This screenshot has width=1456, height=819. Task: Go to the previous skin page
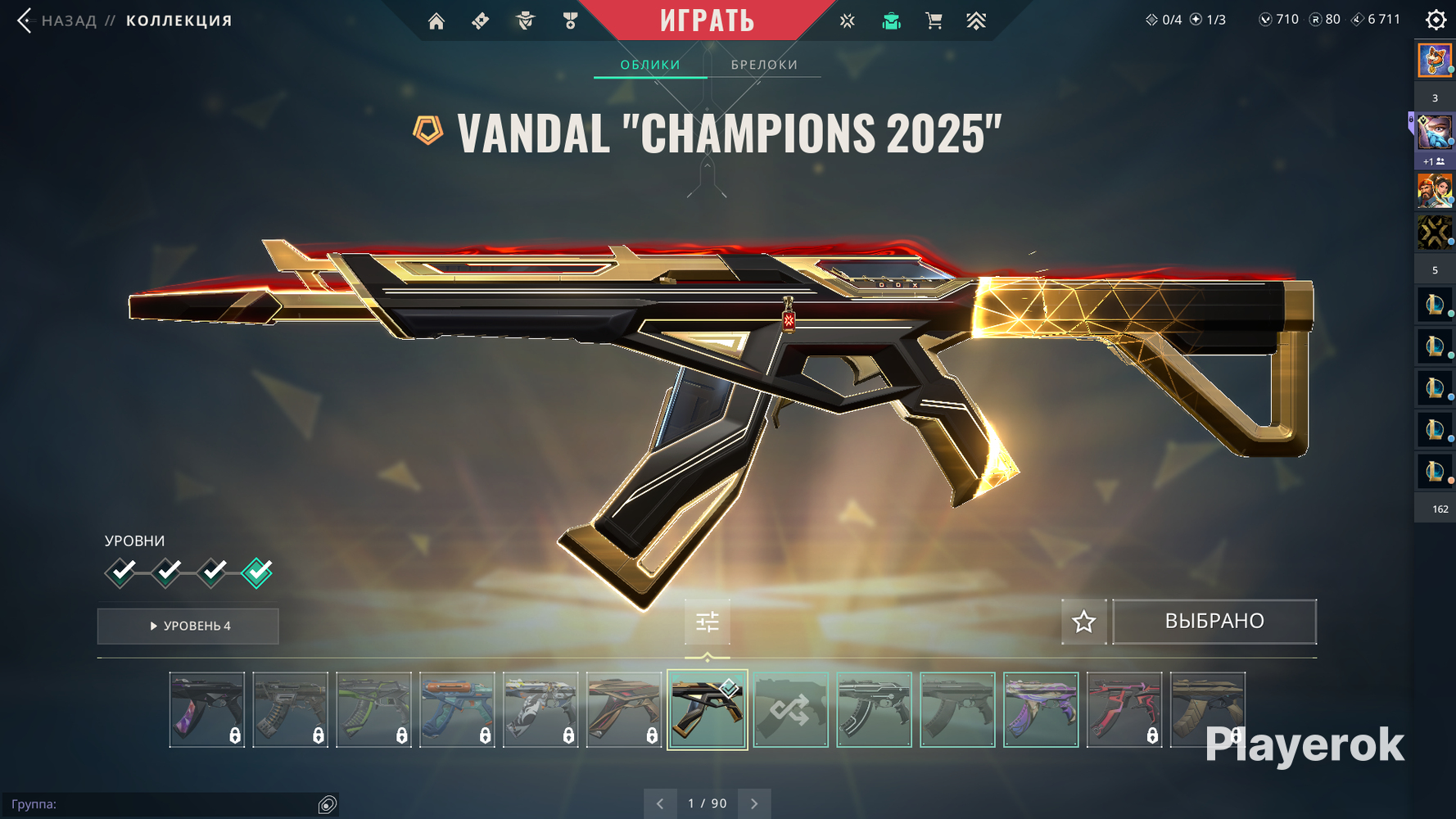(660, 803)
